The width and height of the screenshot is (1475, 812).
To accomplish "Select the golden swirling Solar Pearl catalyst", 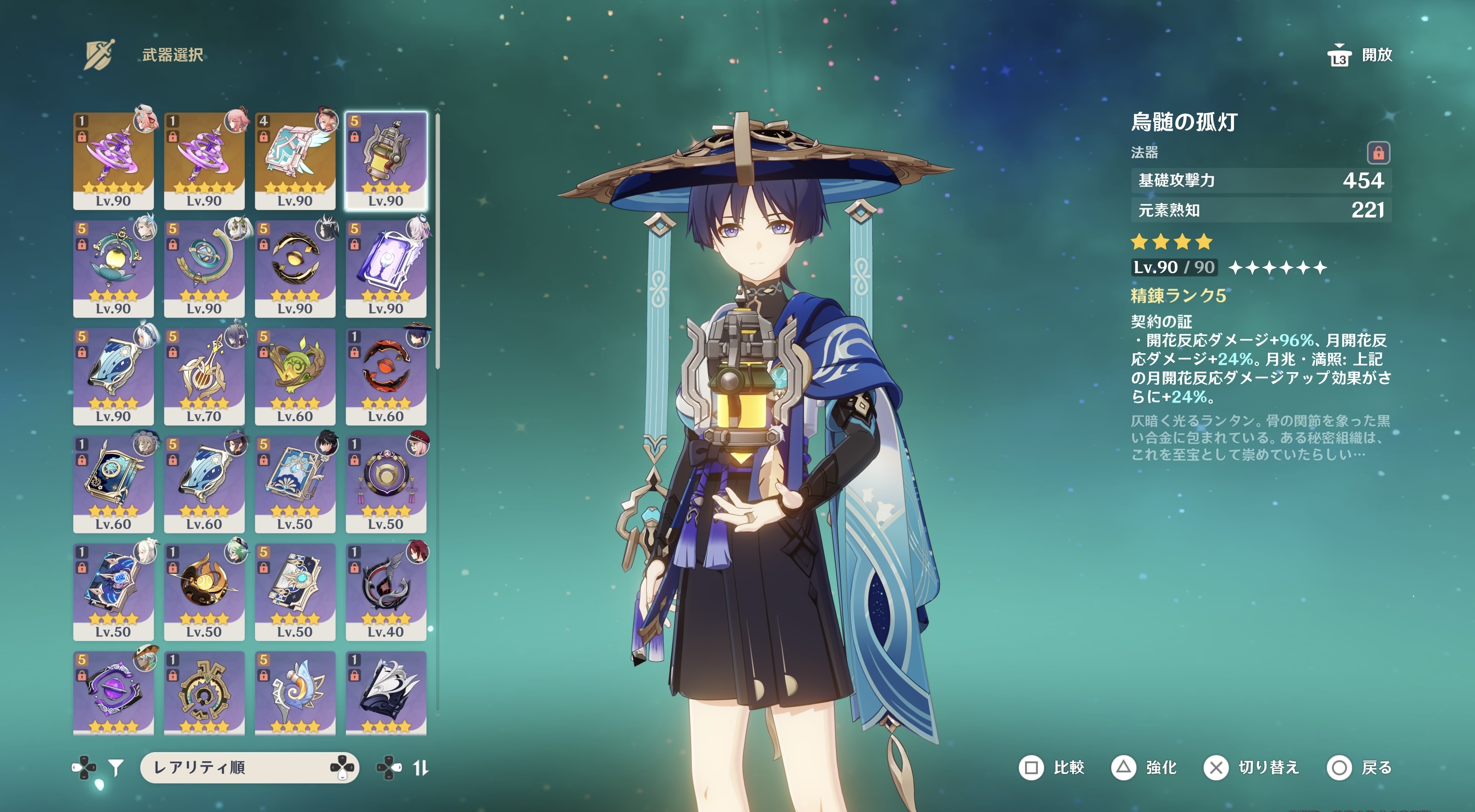I will (204, 591).
